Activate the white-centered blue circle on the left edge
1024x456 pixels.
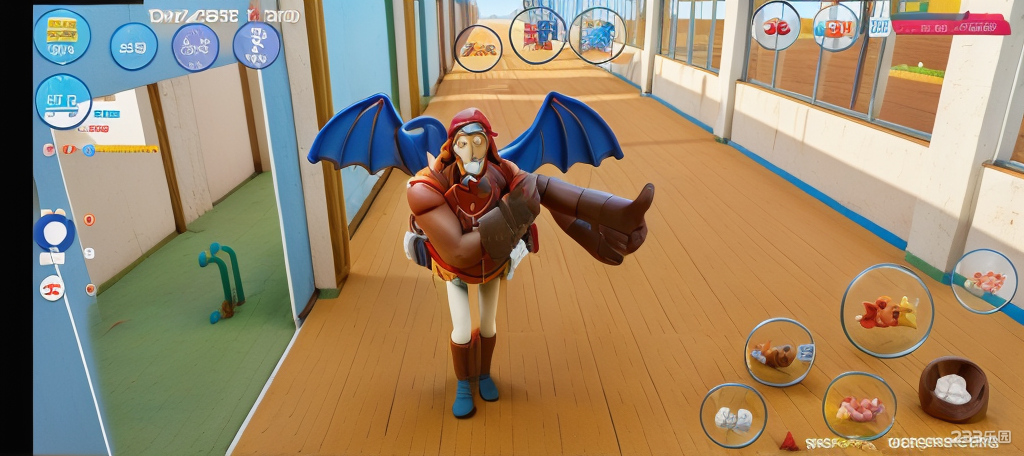[x=54, y=233]
